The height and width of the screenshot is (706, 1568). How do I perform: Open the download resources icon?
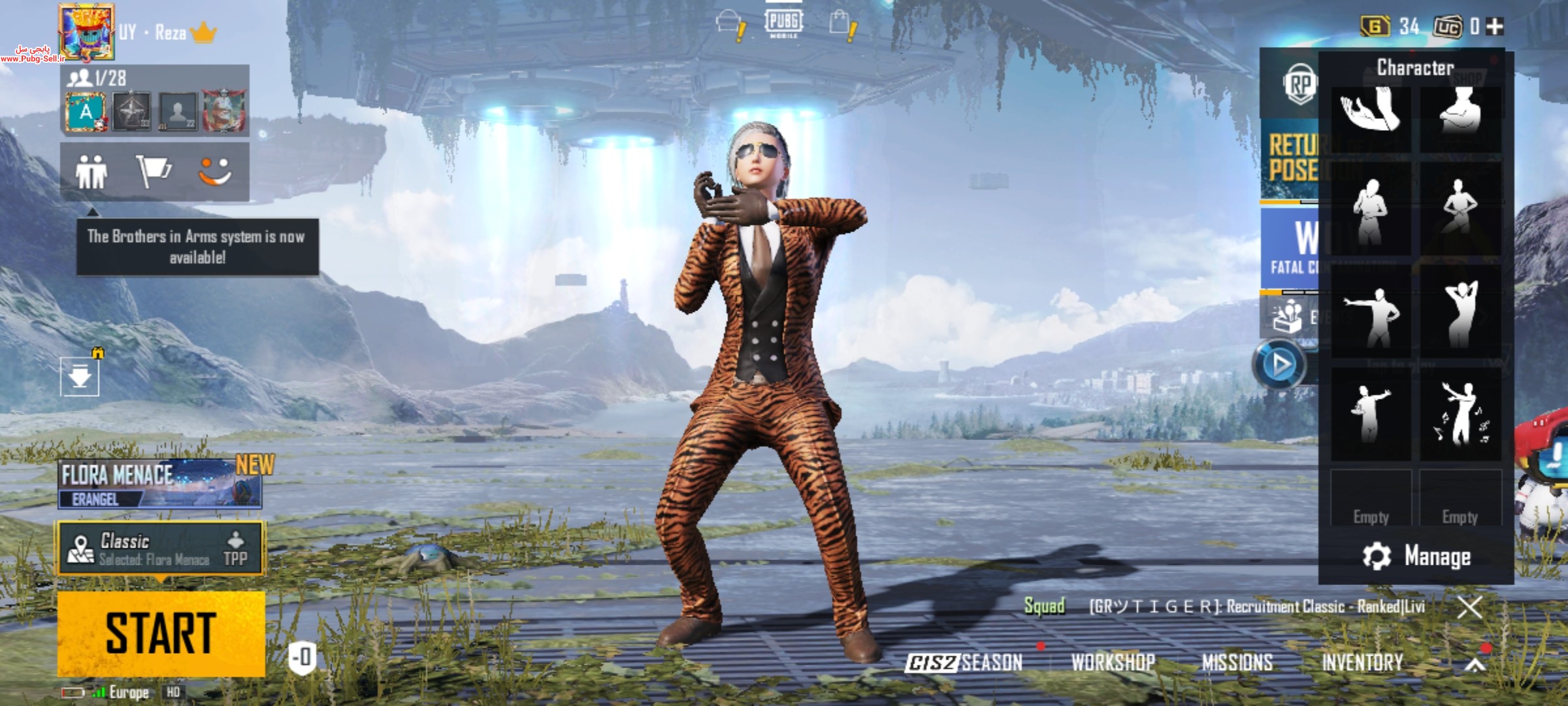[80, 377]
